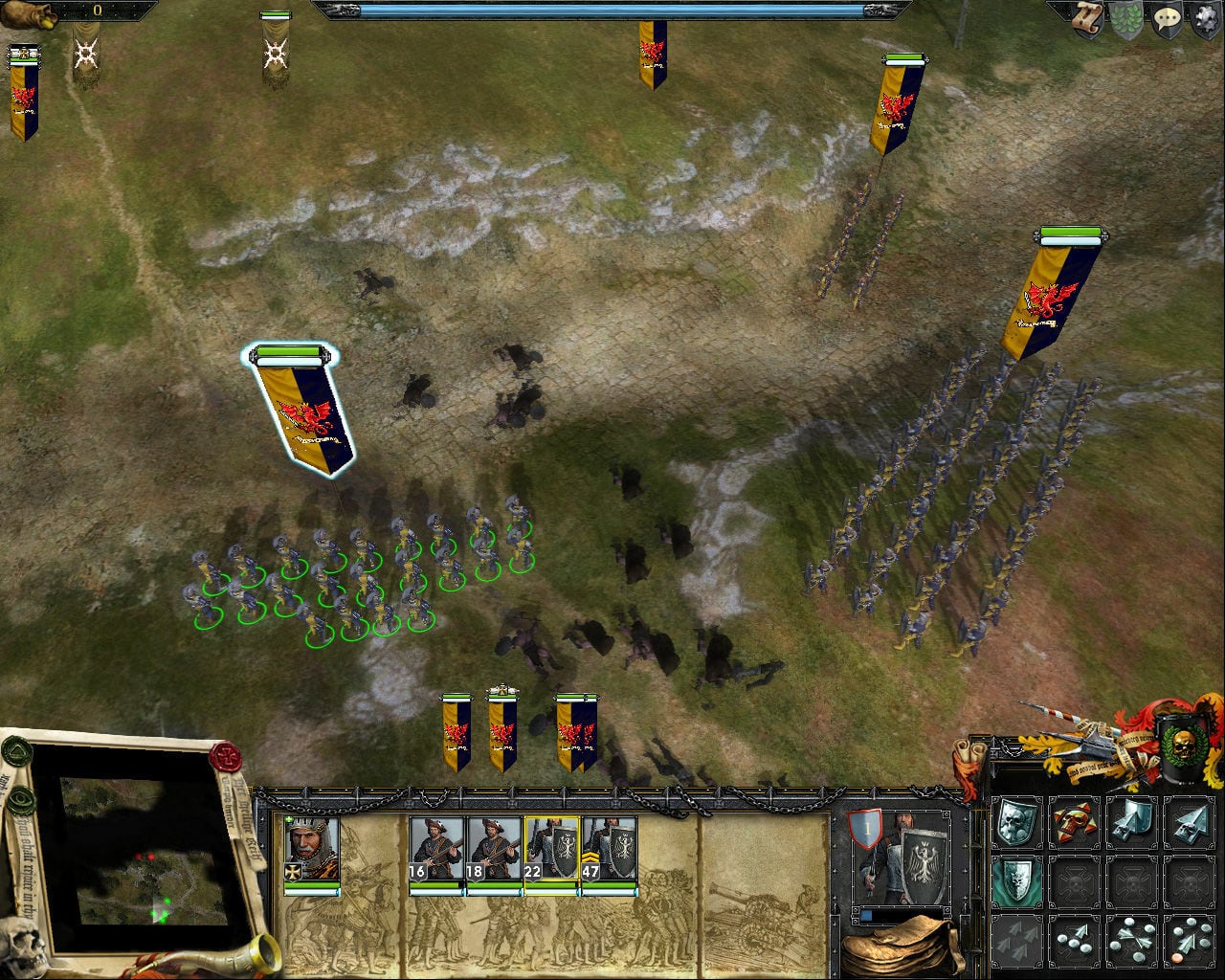The width and height of the screenshot is (1225, 980).
Task: Open the gear settings menu
Action: (x=1205, y=20)
